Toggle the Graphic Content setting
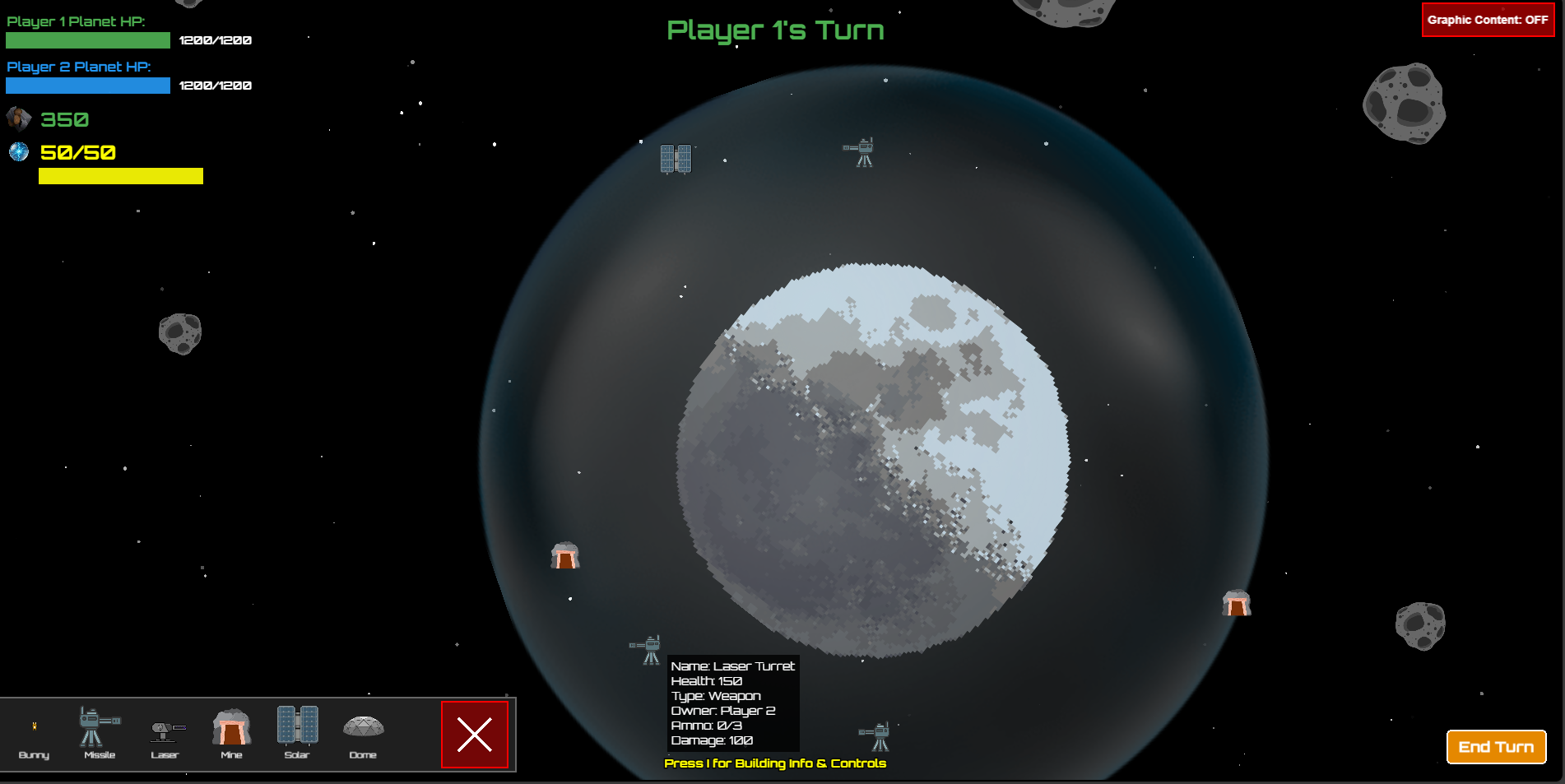The width and height of the screenshot is (1565, 784). pos(1488,20)
